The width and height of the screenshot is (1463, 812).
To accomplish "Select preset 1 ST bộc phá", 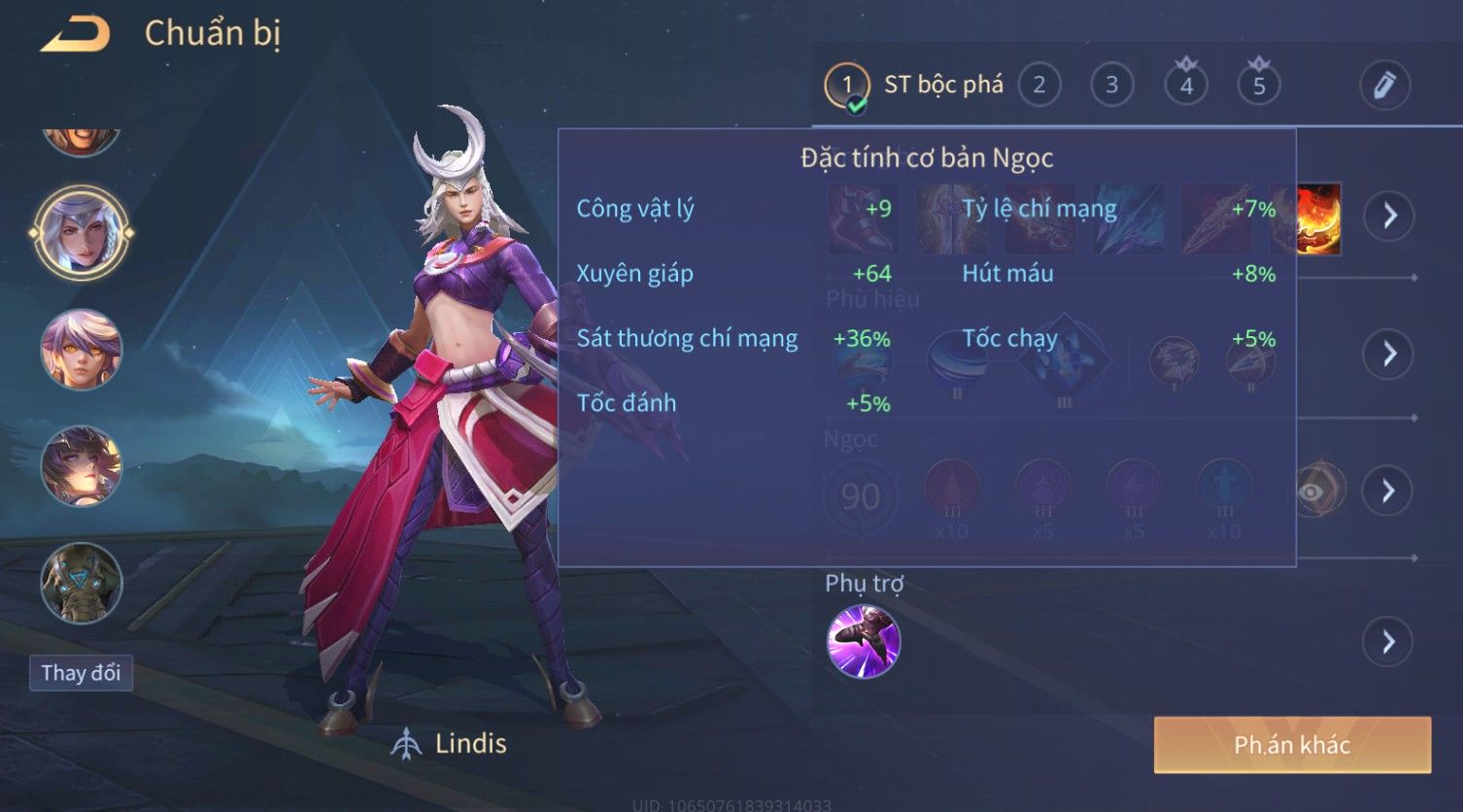I will tap(847, 85).
